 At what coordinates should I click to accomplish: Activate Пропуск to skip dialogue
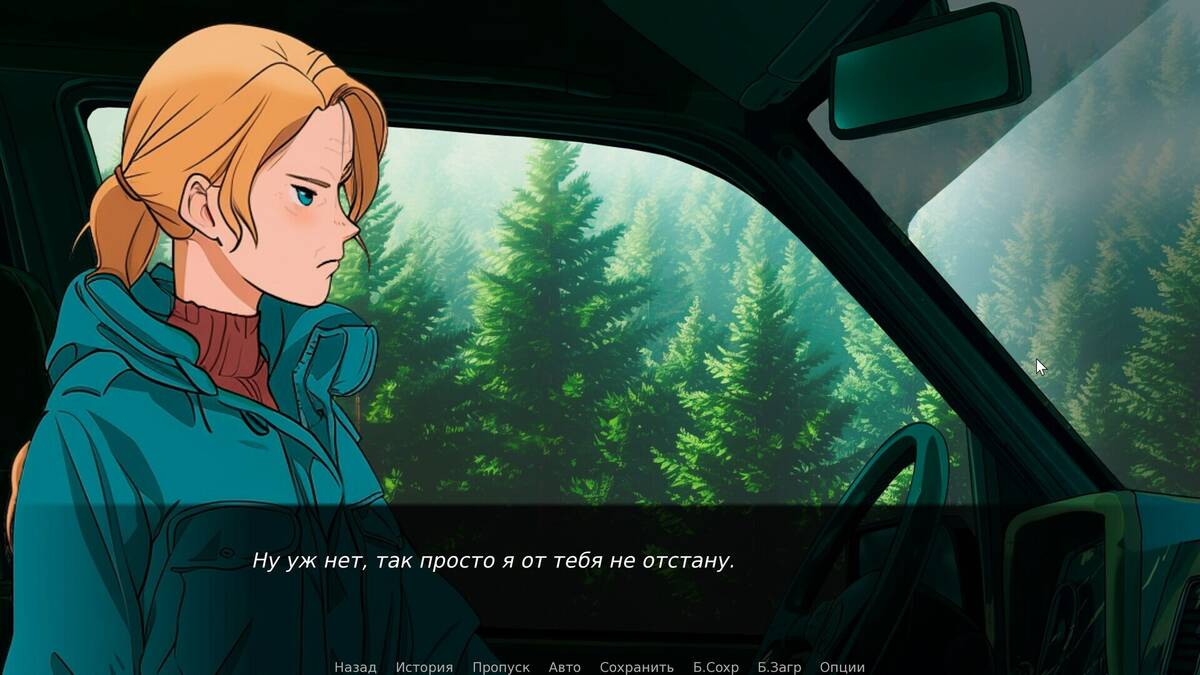click(x=501, y=667)
